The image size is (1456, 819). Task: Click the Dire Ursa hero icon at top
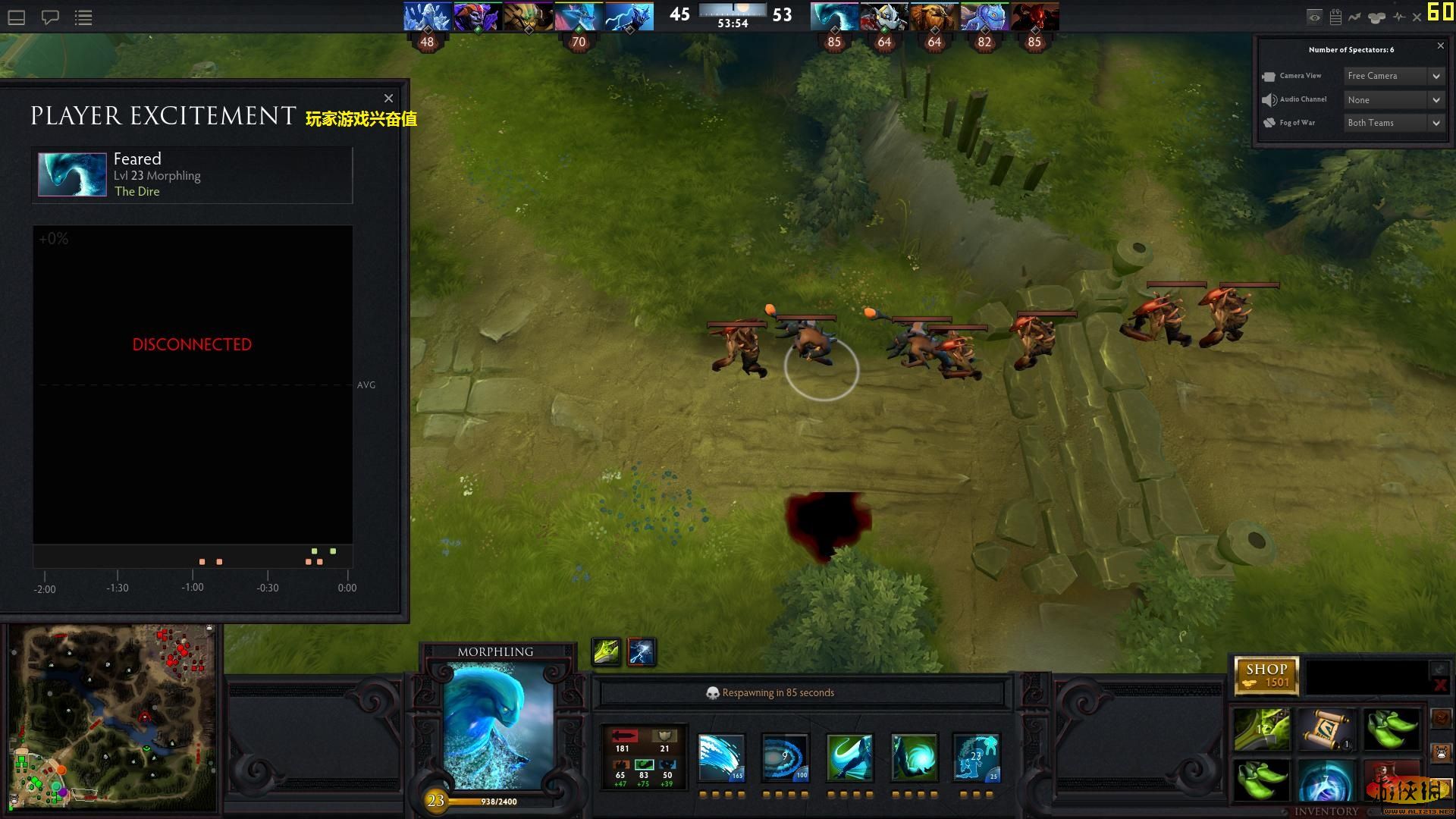point(934,15)
